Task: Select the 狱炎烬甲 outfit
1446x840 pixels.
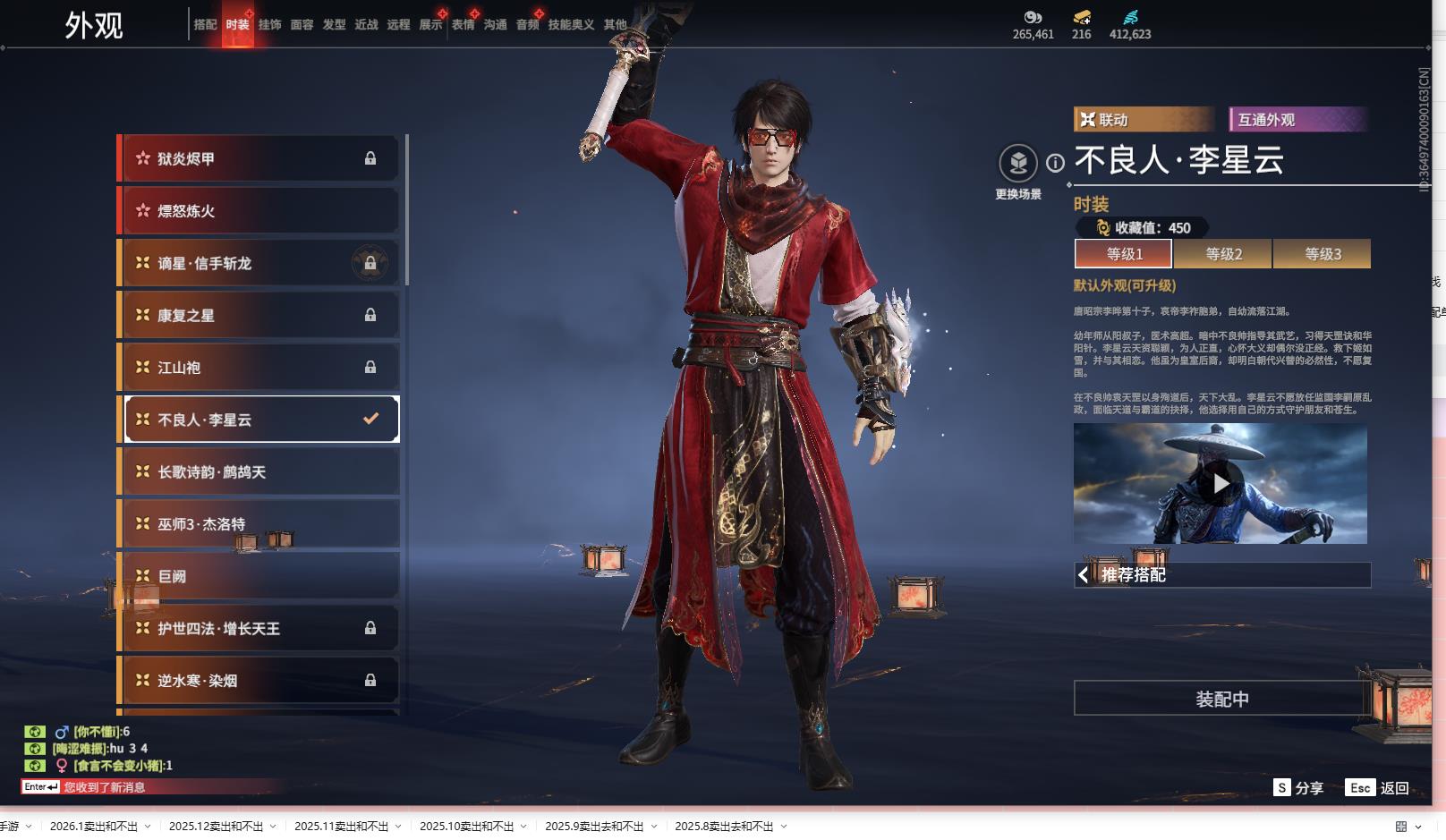Action: click(x=259, y=158)
